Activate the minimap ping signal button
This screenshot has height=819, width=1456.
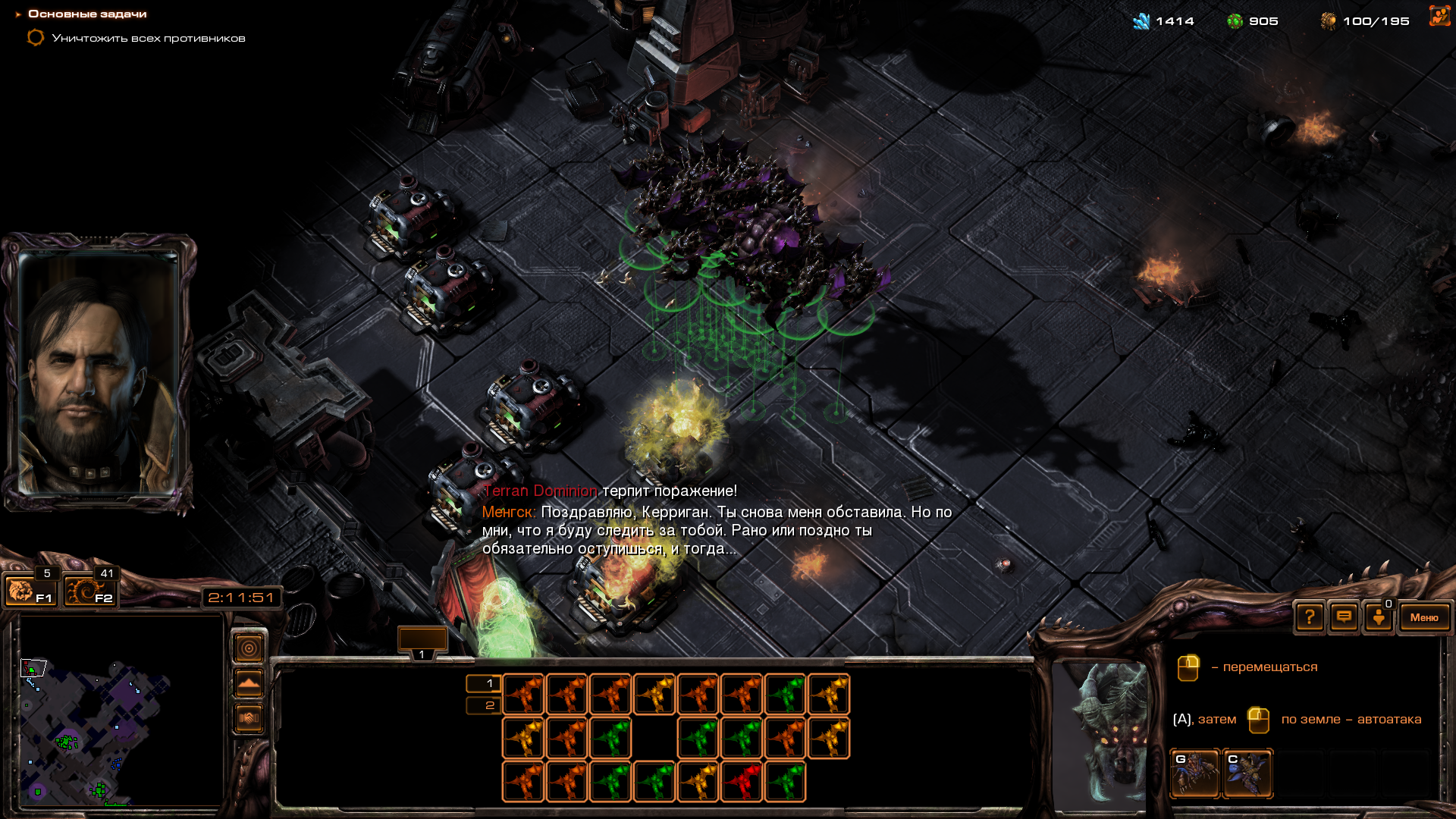[x=249, y=648]
